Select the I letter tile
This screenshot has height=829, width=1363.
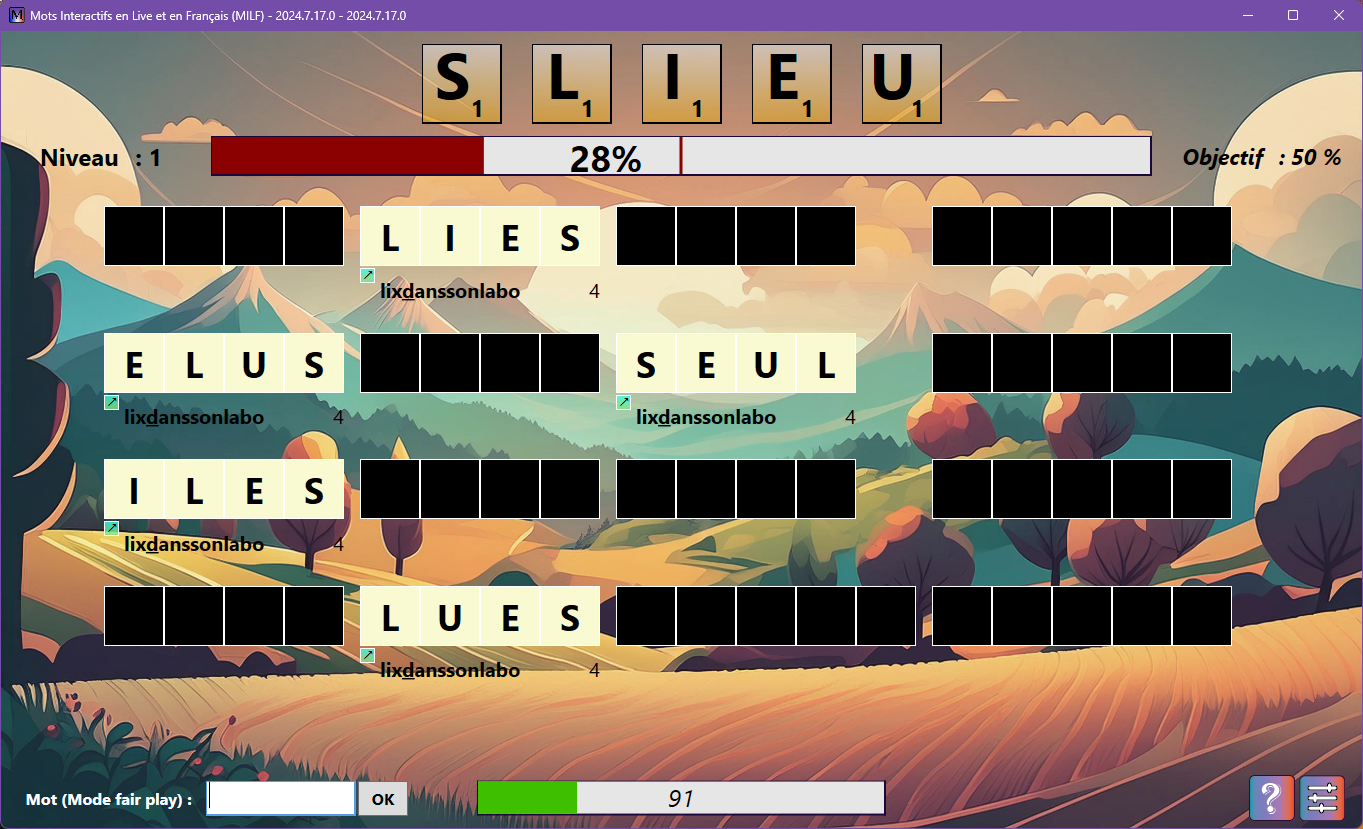(x=681, y=85)
